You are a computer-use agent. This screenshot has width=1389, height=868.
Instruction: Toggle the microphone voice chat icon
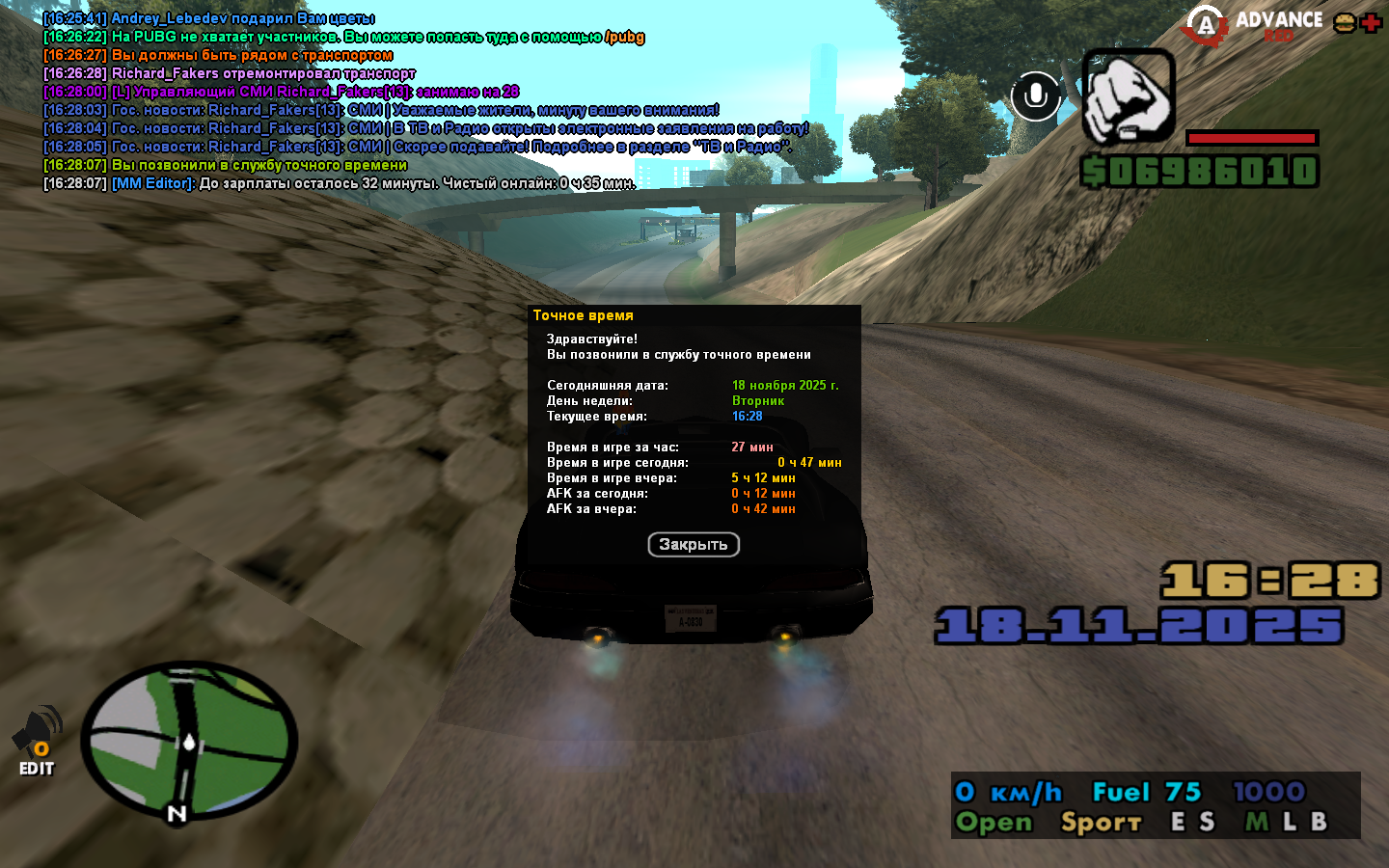coord(1036,96)
